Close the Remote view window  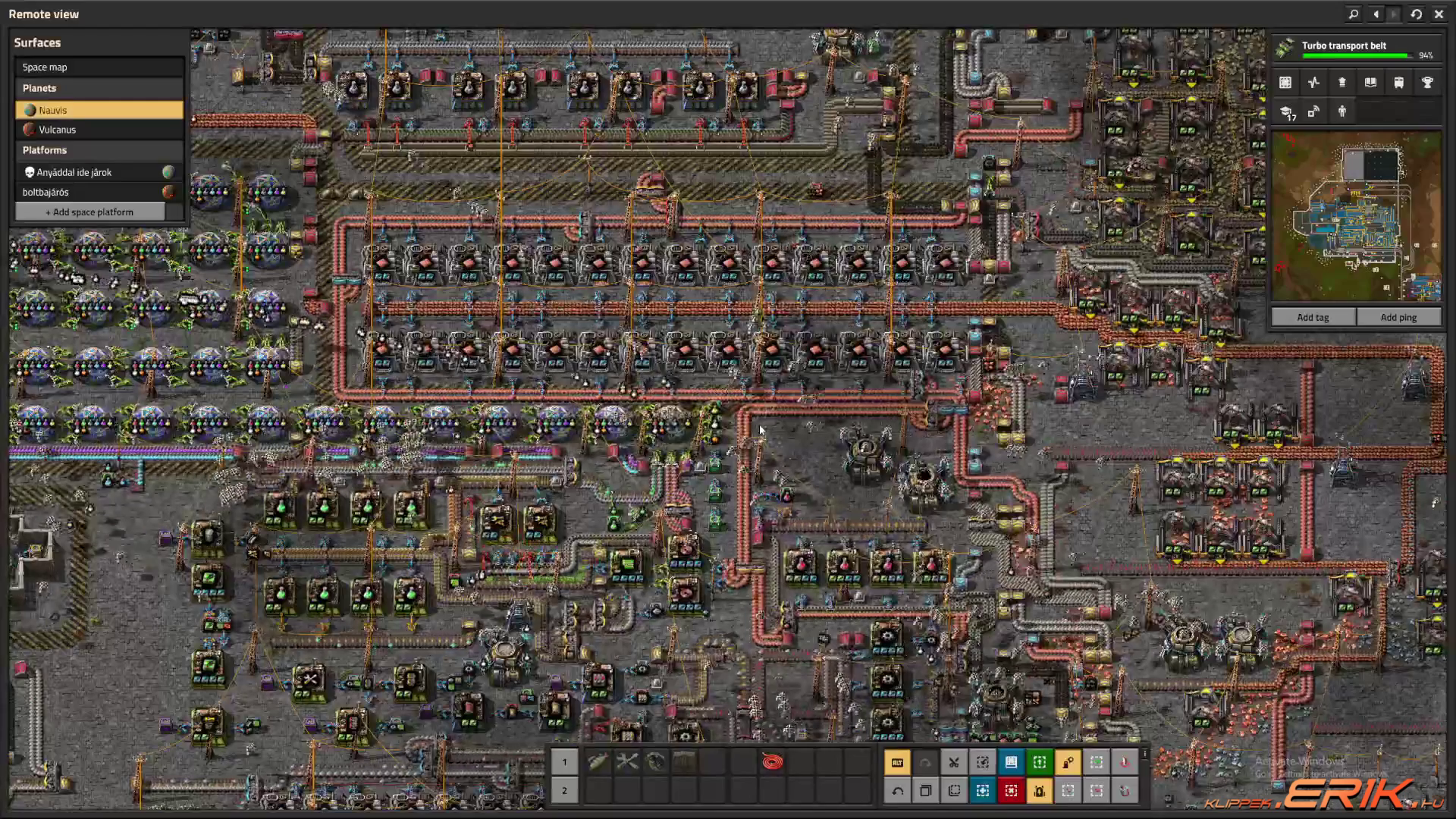pyautogui.click(x=1439, y=14)
